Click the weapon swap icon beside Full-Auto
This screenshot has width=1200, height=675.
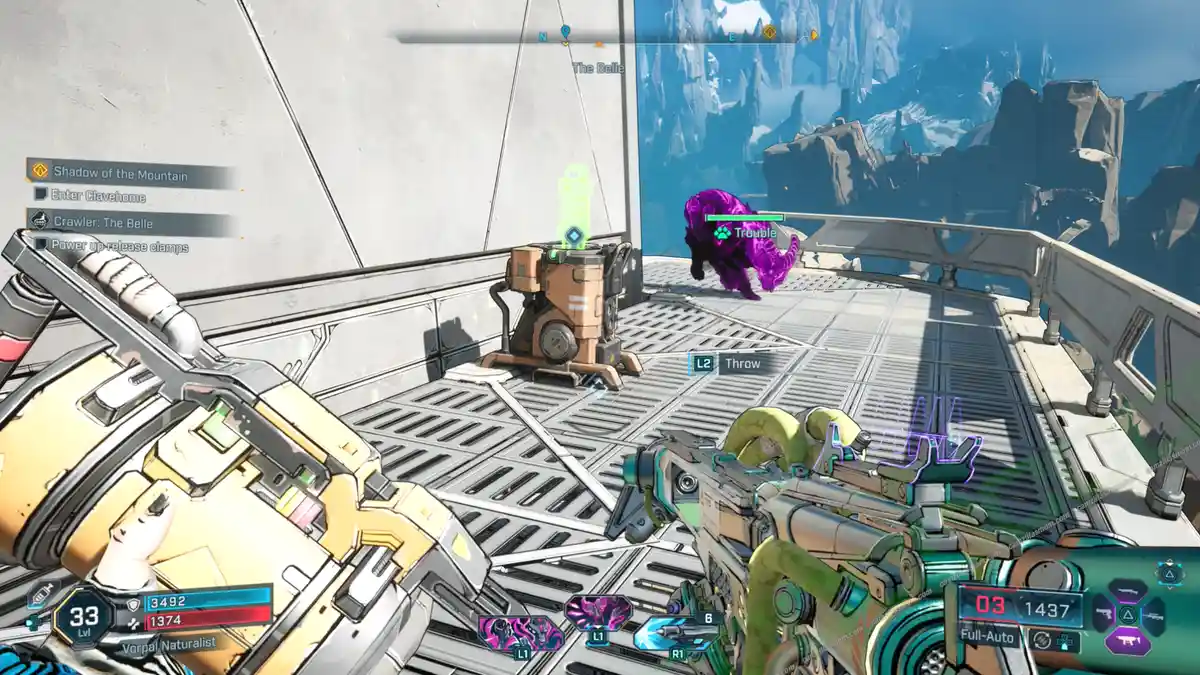pyautogui.click(x=1043, y=638)
